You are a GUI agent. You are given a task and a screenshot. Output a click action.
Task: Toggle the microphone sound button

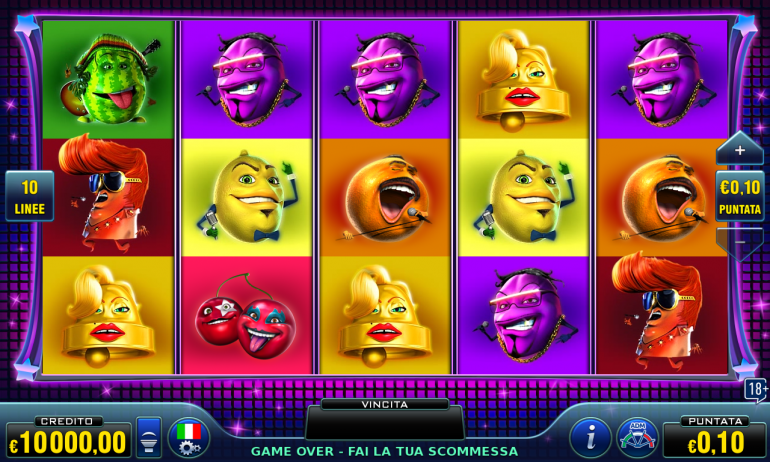click(148, 437)
